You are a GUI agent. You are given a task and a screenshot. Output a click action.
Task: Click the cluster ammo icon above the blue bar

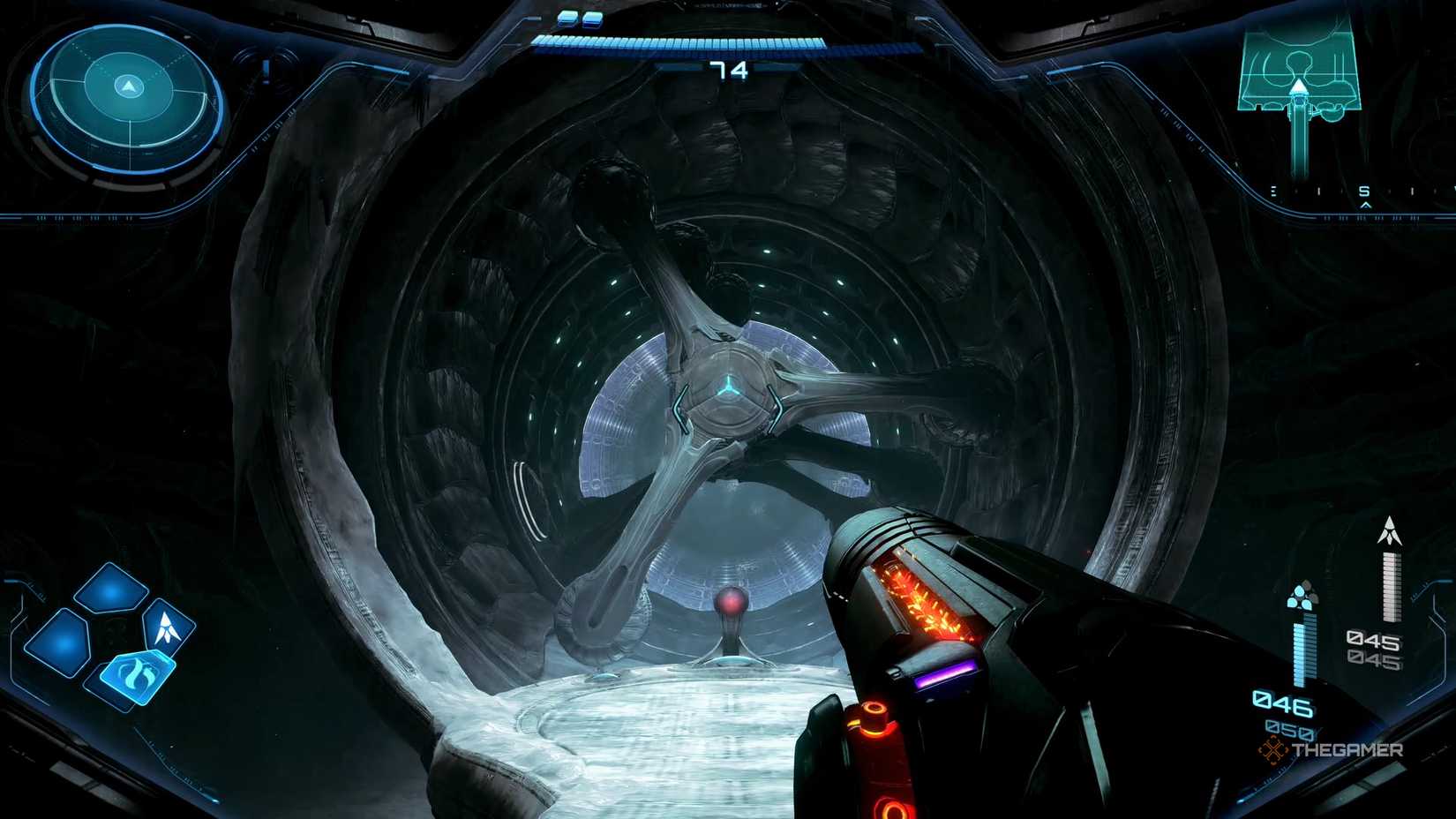[x=1302, y=595]
